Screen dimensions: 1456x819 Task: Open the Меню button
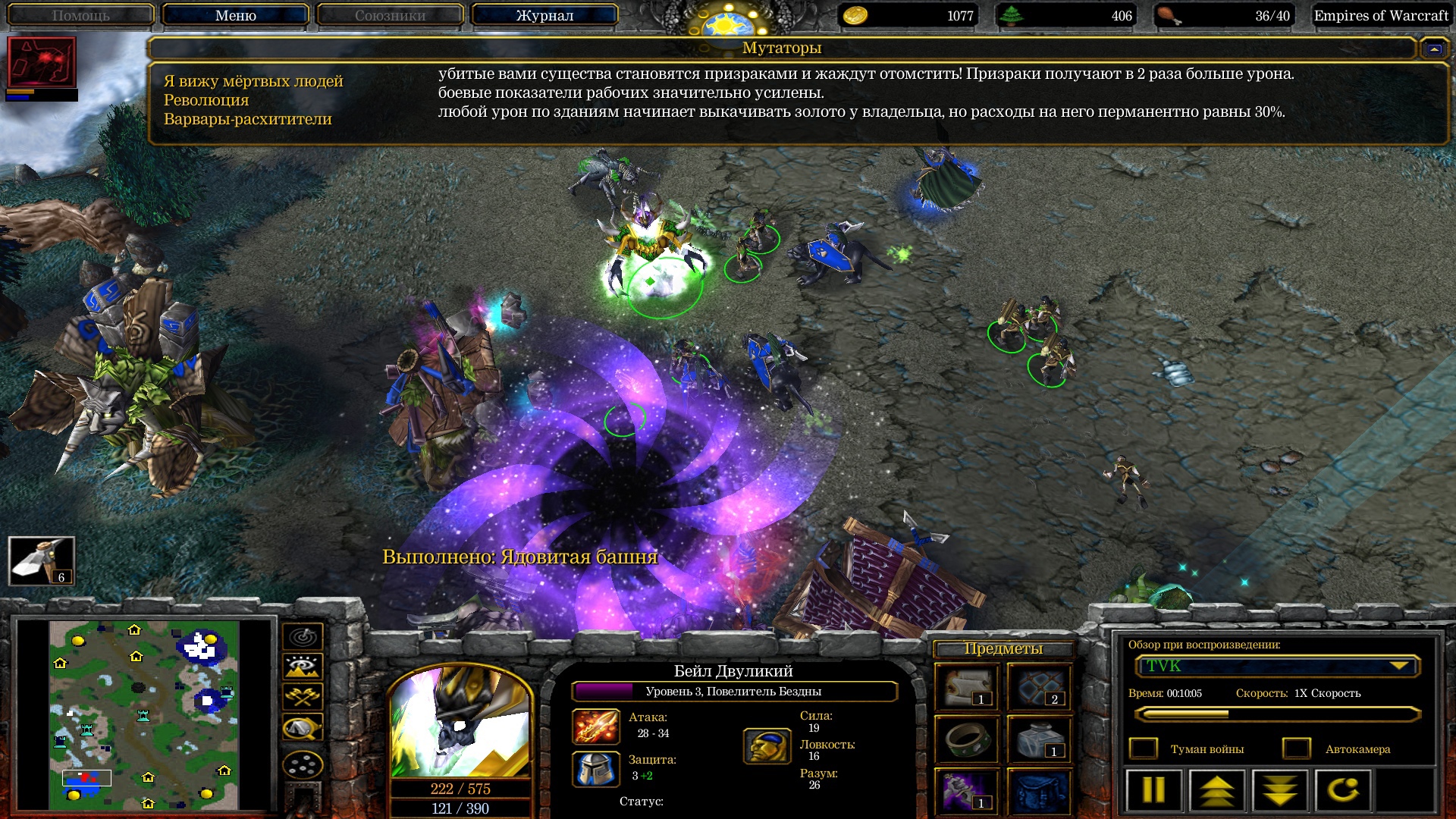(235, 15)
